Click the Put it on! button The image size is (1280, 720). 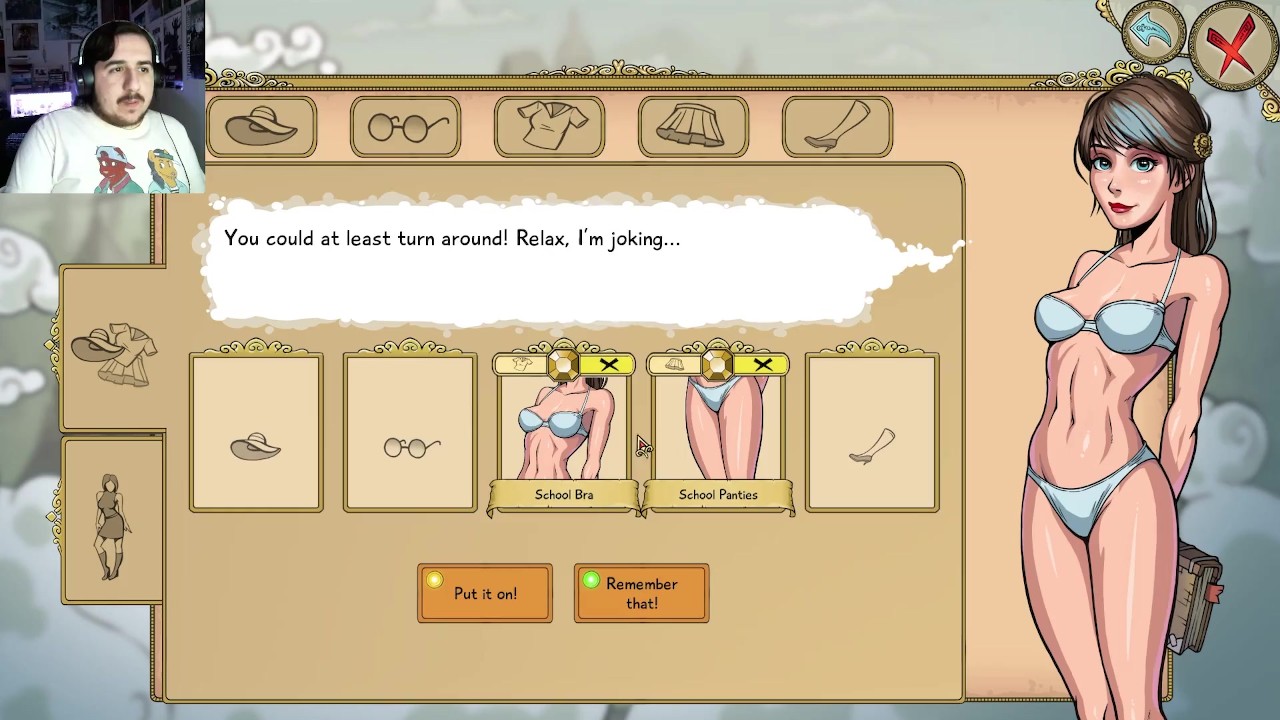tap(485, 593)
